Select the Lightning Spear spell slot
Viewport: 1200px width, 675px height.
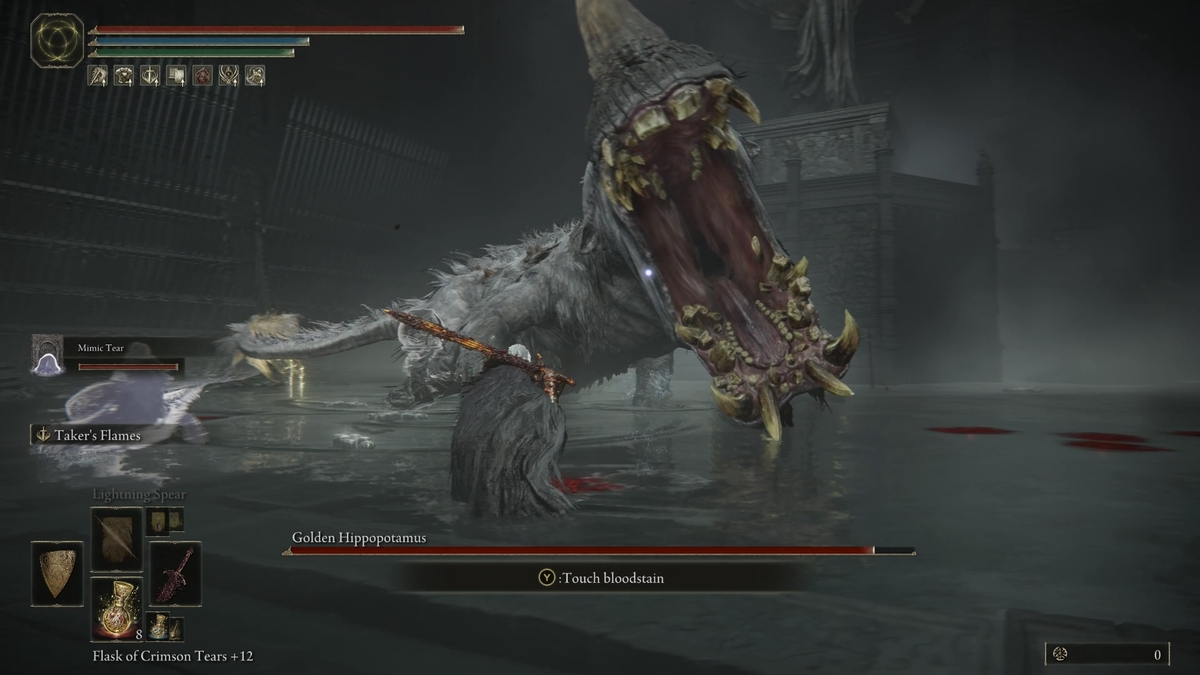[117, 539]
